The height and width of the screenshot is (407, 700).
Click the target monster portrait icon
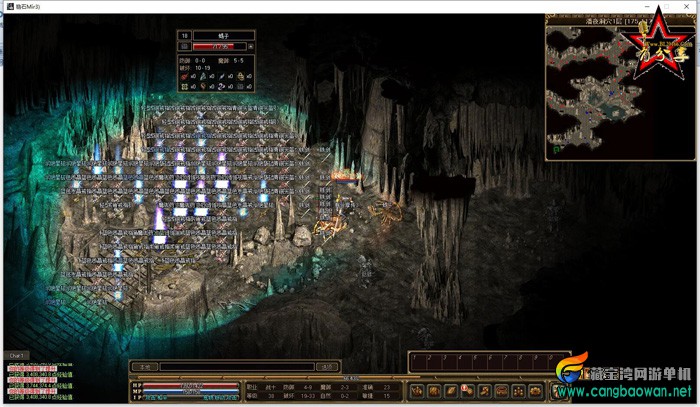click(184, 46)
